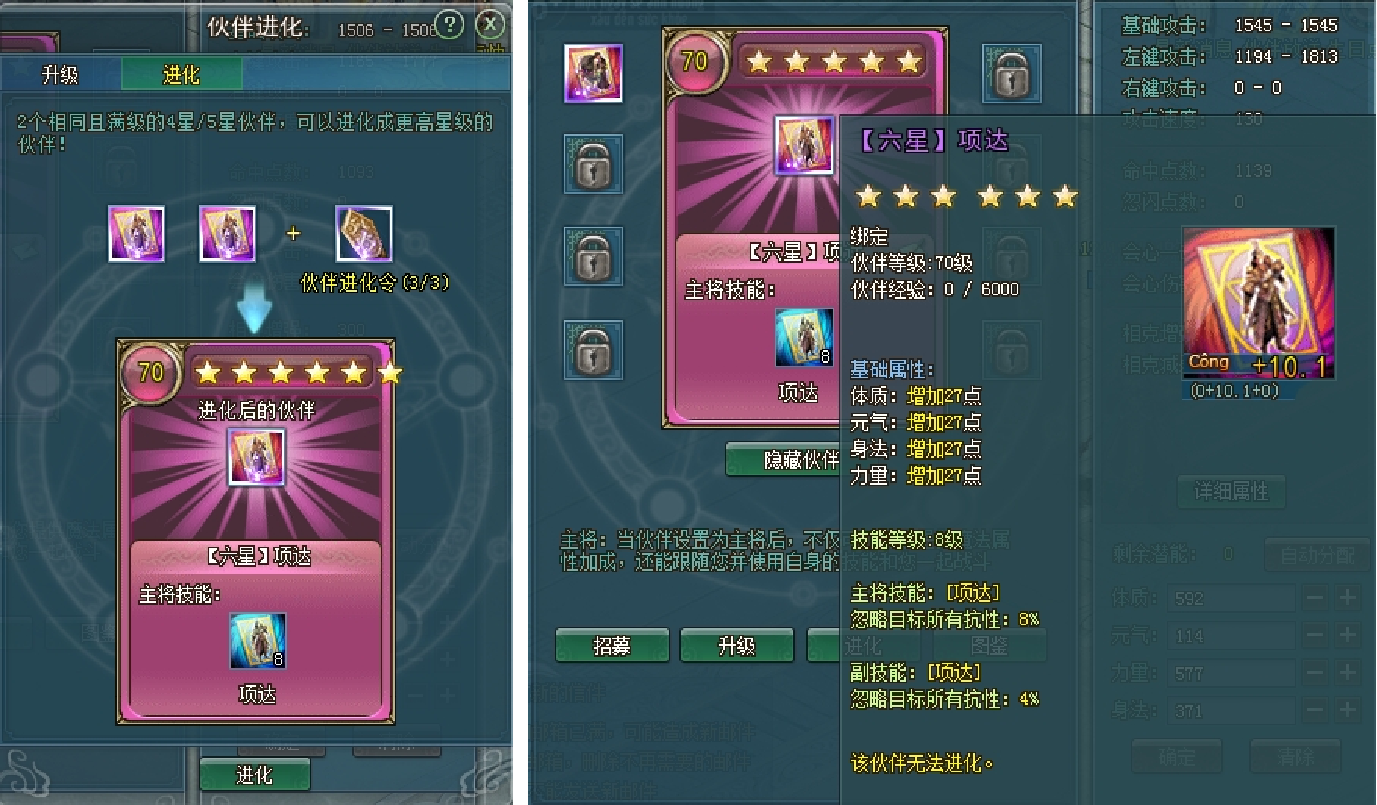1377x805 pixels.
Task: Click the 升级 button in partner panel
Action: tap(736, 646)
